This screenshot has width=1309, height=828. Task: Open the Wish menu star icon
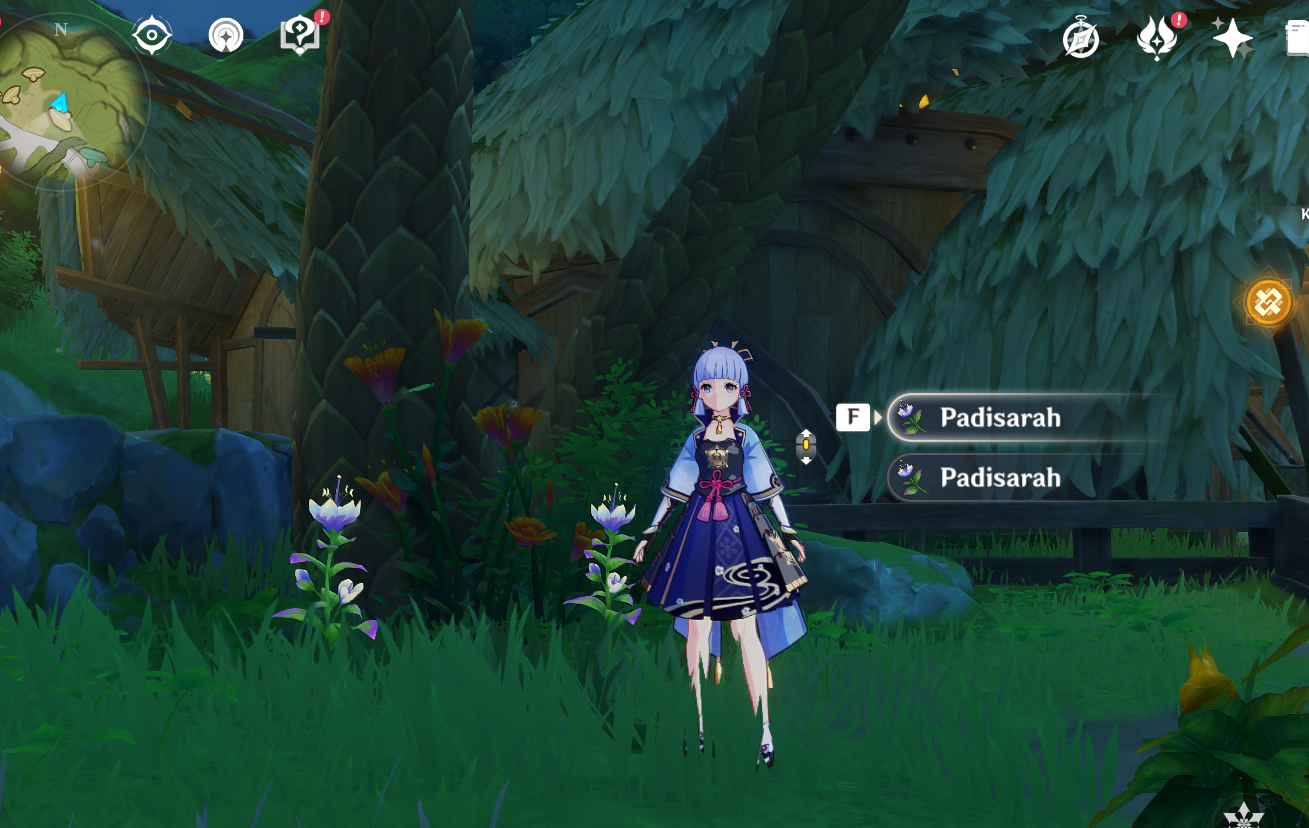[x=1233, y=37]
